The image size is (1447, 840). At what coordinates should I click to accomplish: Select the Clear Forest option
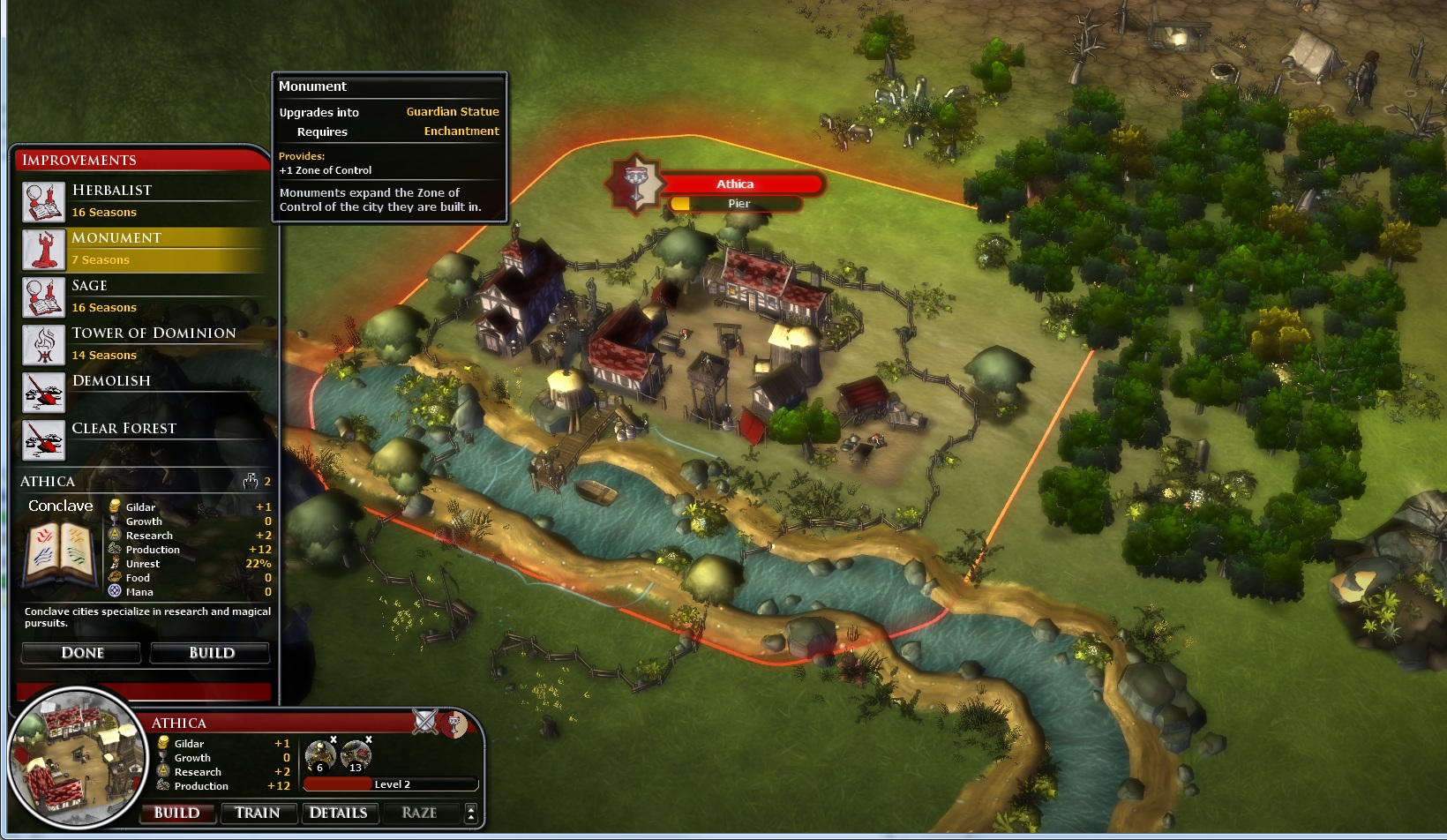click(141, 439)
